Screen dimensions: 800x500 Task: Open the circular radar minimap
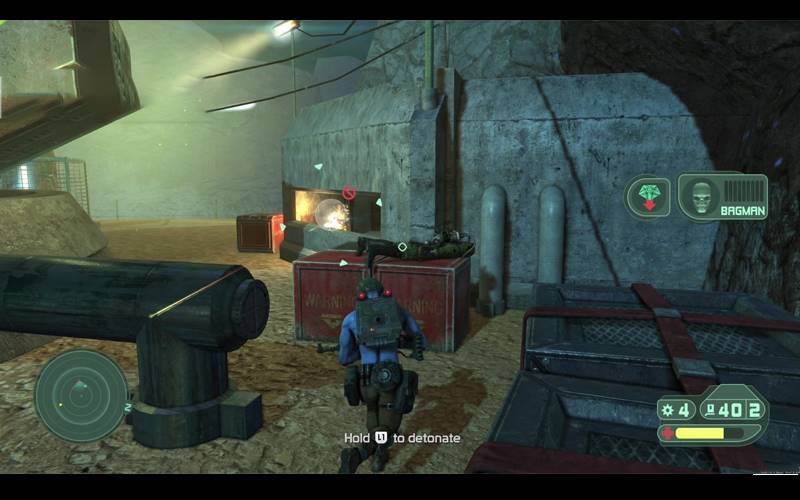tap(81, 395)
